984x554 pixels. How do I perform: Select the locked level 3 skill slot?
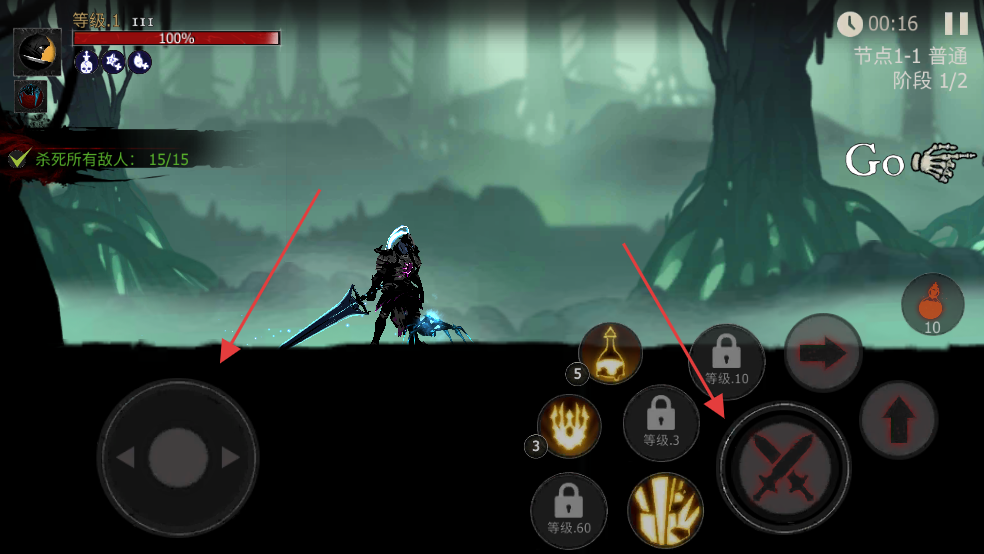(661, 422)
